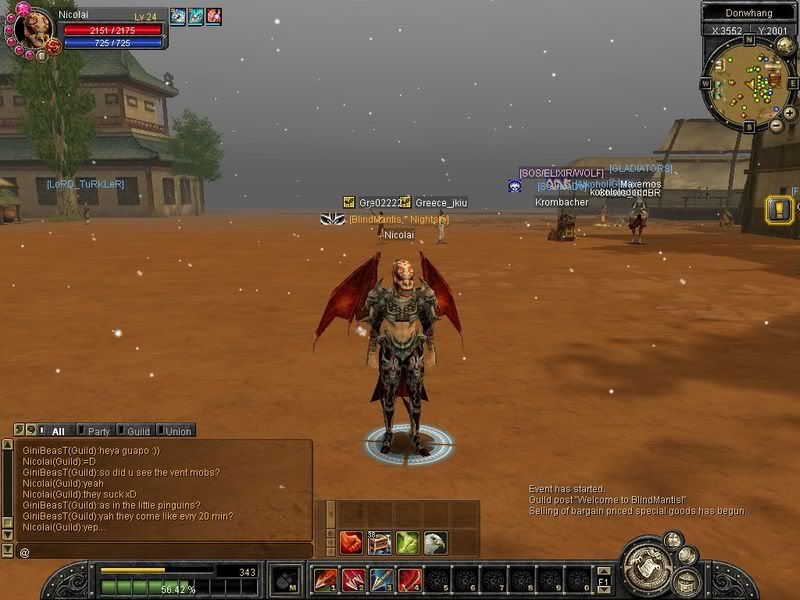Activate skill in hotbar slot 1

pos(326,580)
